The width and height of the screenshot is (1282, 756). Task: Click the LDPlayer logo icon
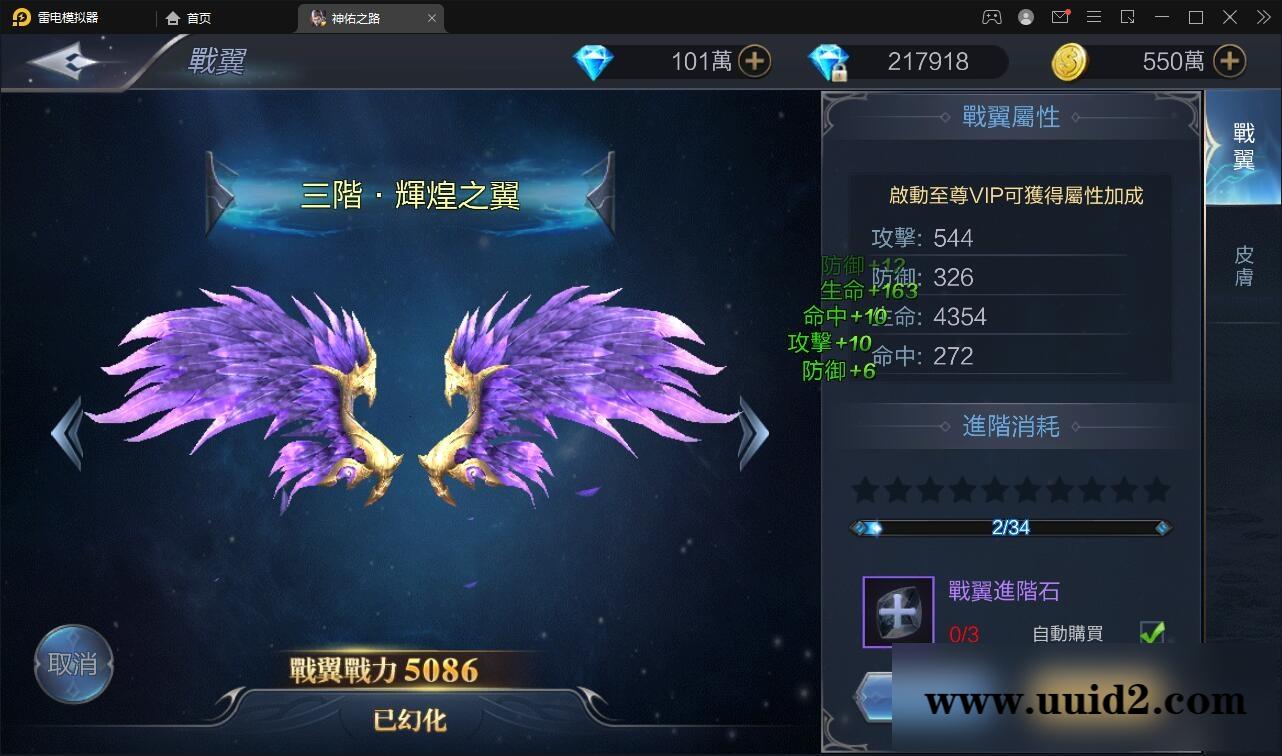point(20,17)
